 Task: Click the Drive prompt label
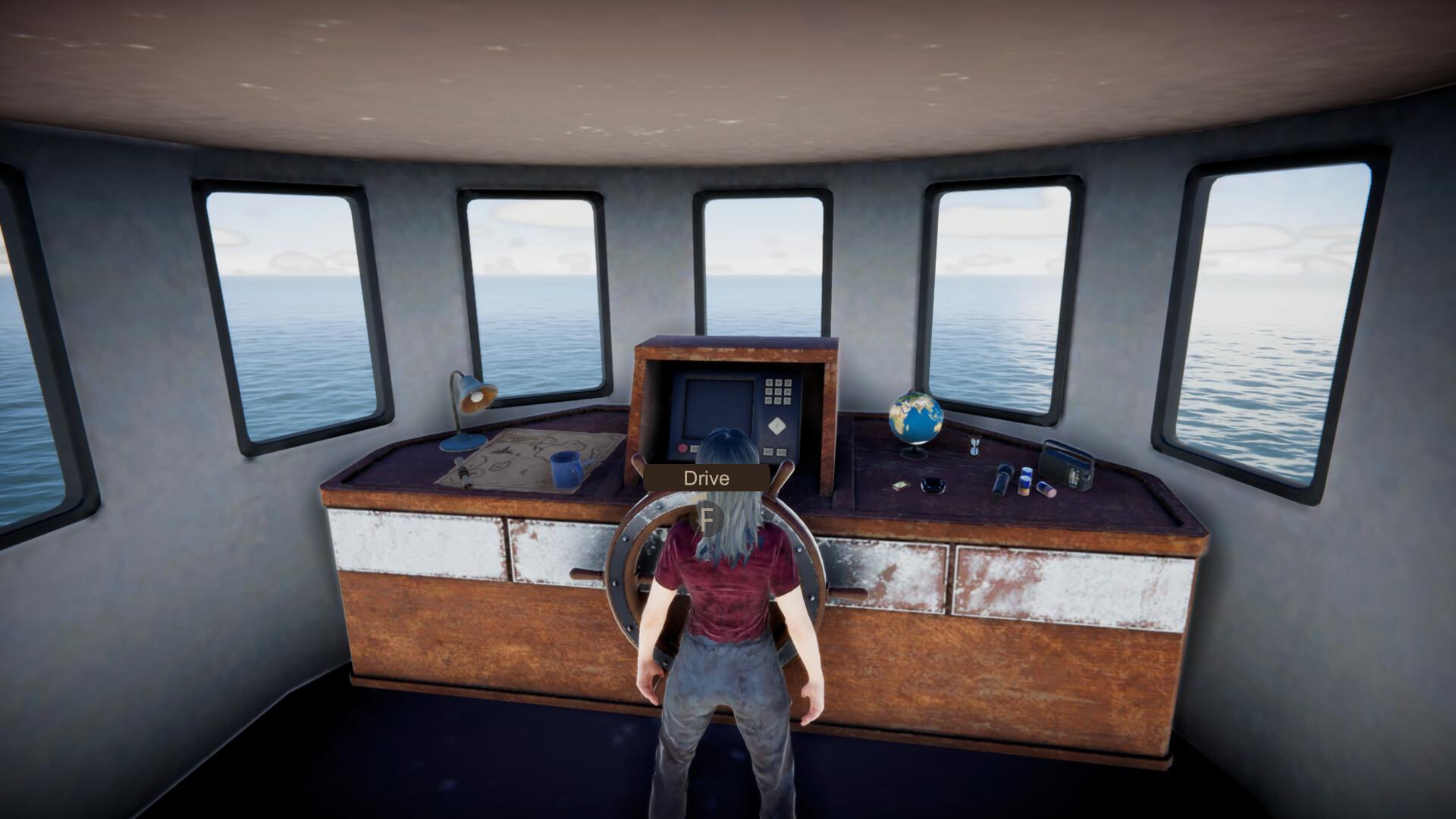[x=705, y=478]
